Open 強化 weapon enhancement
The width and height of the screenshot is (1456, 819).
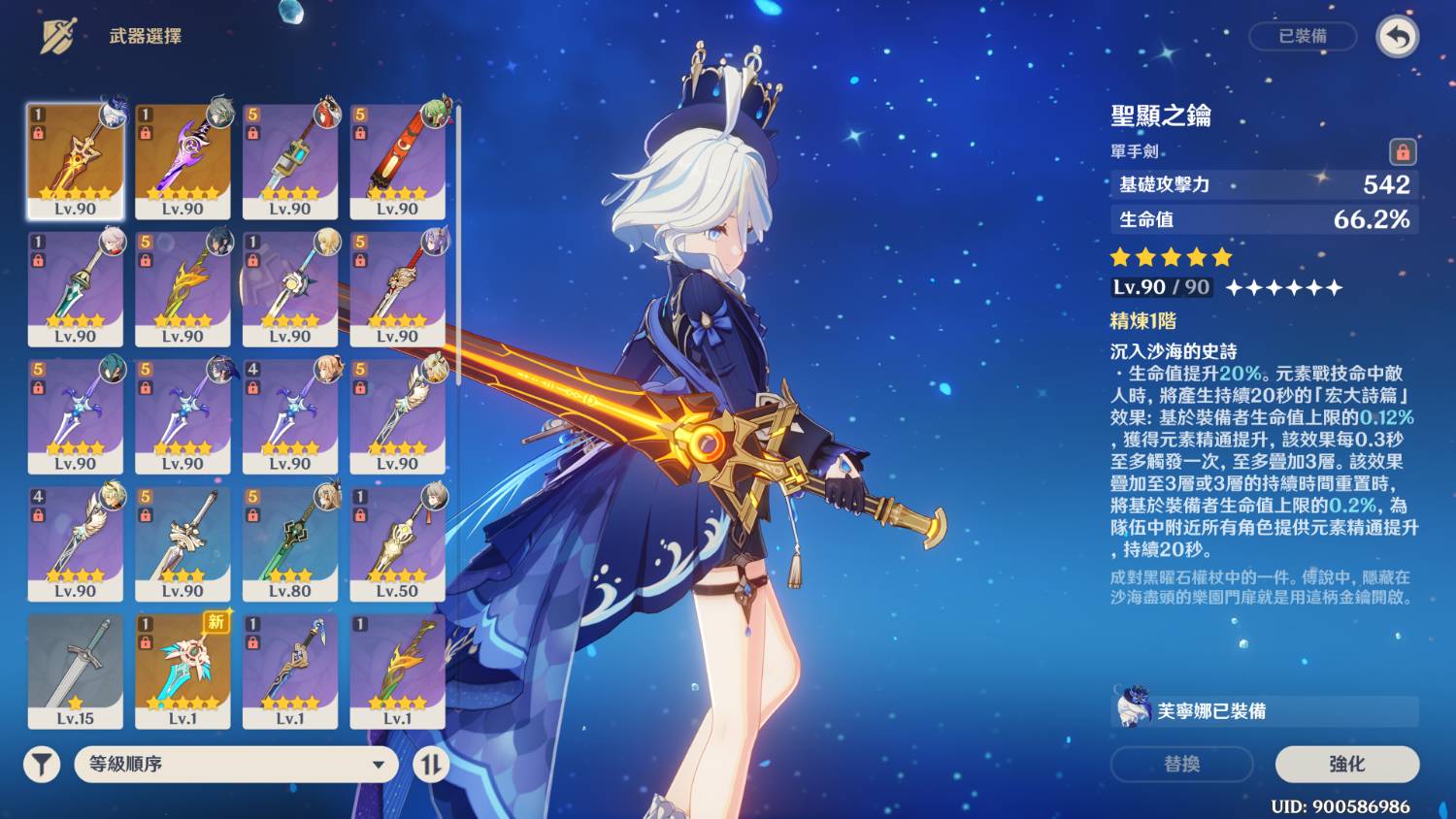[x=1346, y=764]
